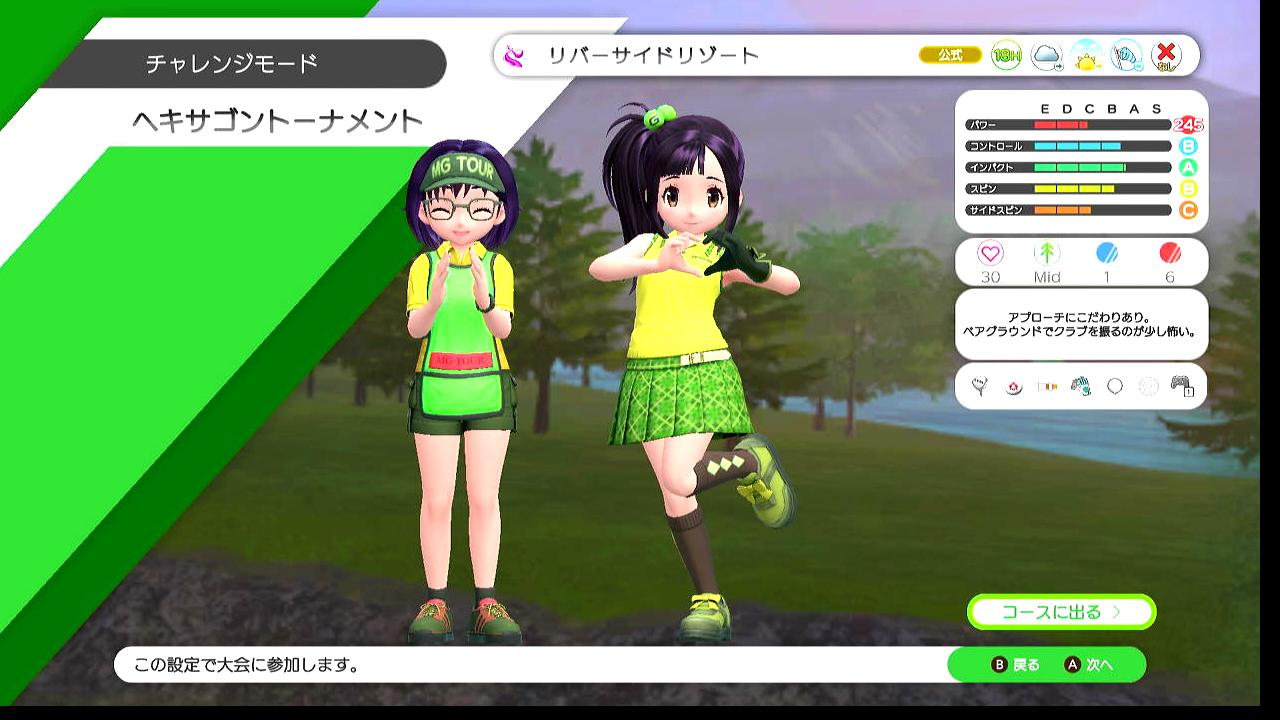Open the golf club equipment icon

point(979,386)
